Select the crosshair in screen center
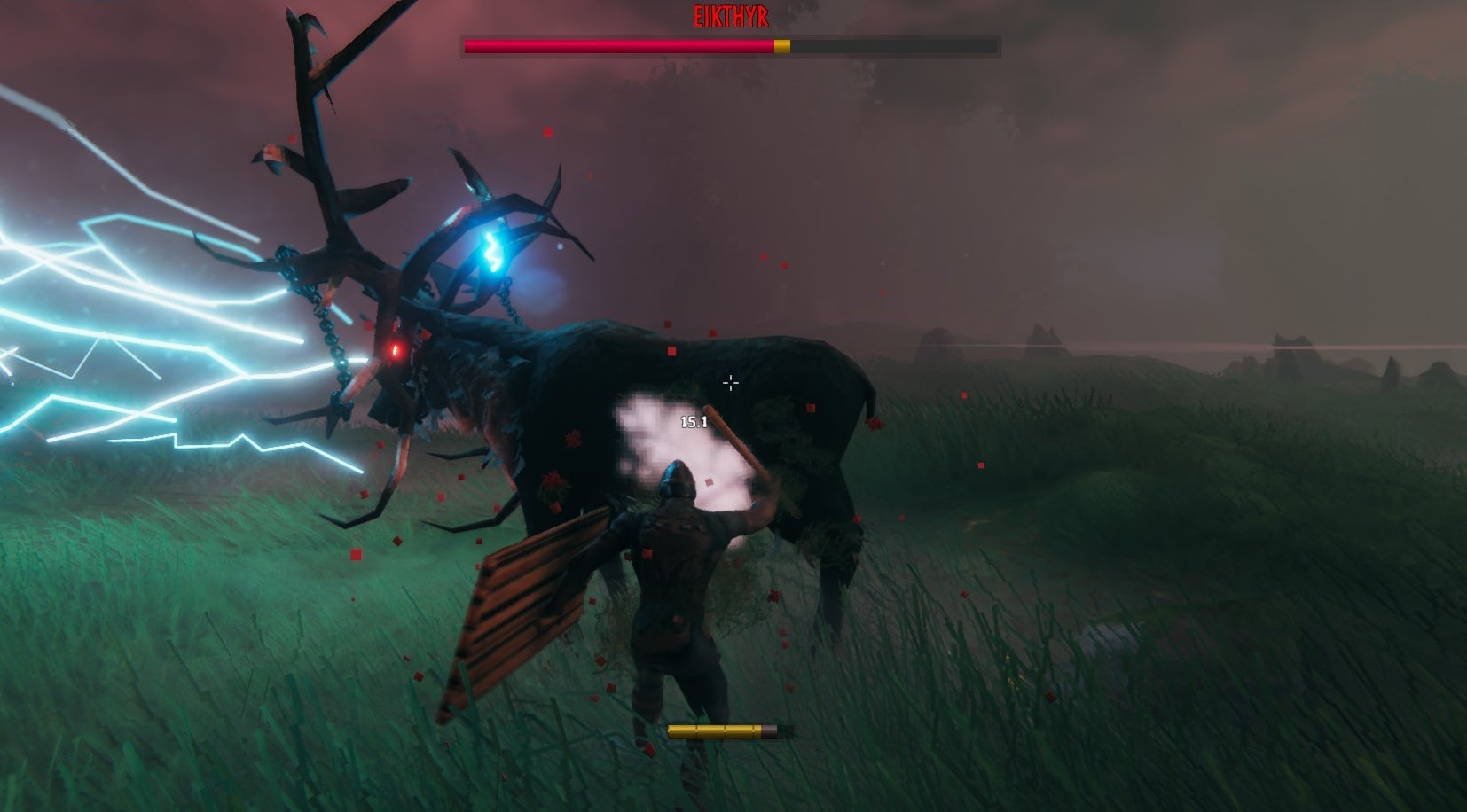Viewport: 1467px width, 812px height. (x=730, y=382)
